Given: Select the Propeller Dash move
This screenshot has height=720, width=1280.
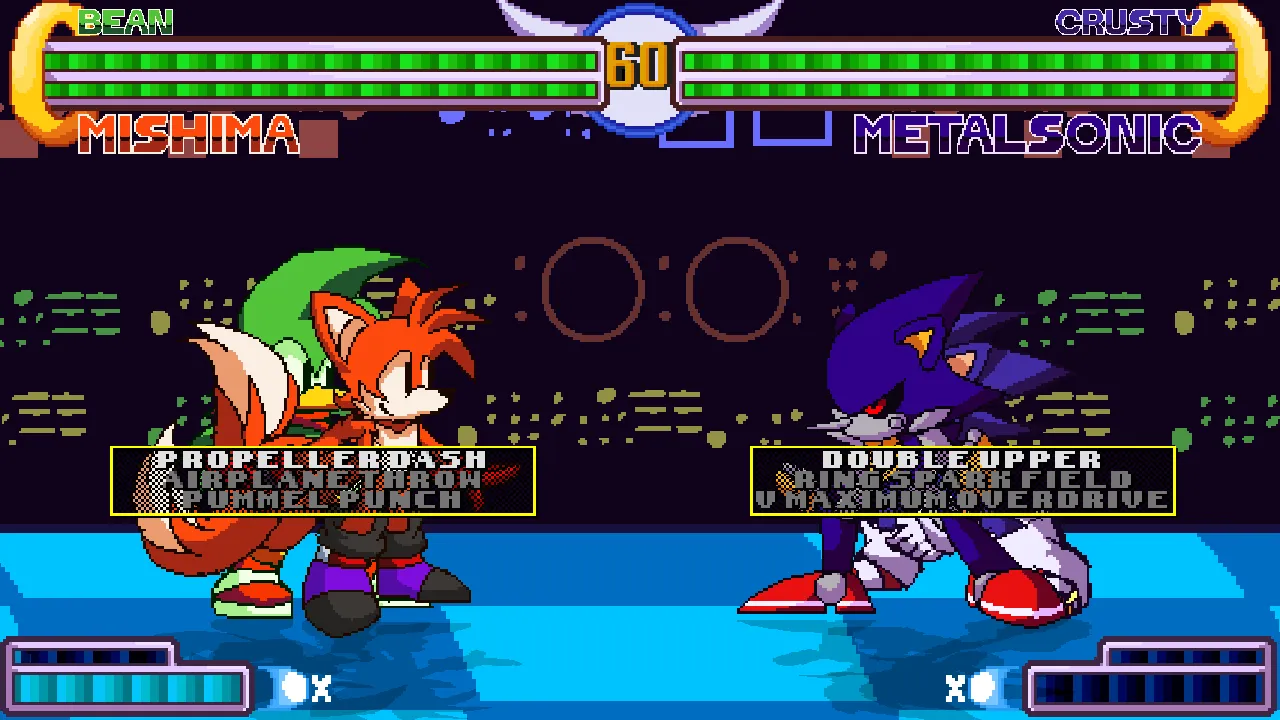Looking at the screenshot, I should [322, 460].
